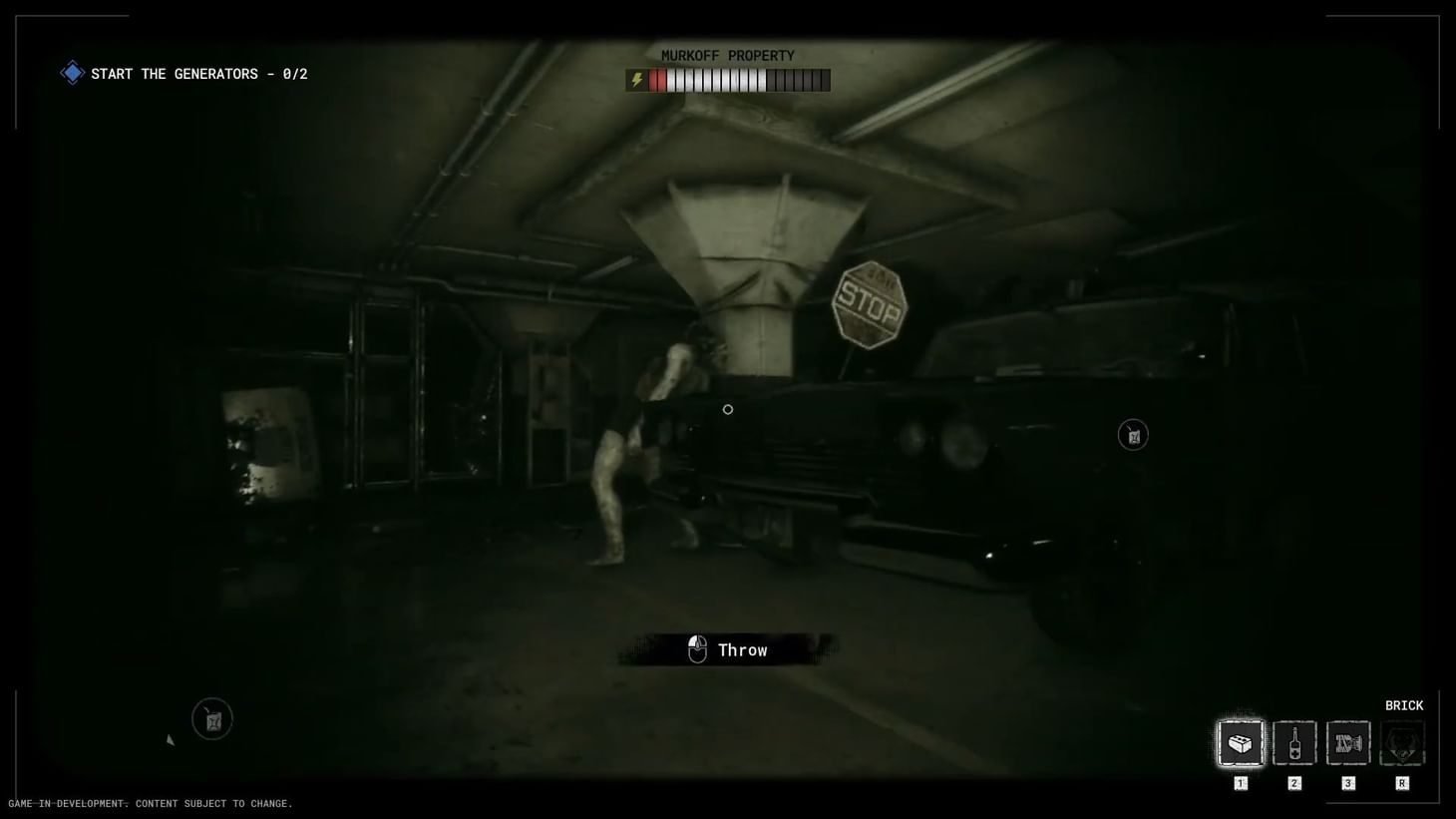Click the center crosshair circle
The width and height of the screenshot is (1456, 819).
coord(727,409)
